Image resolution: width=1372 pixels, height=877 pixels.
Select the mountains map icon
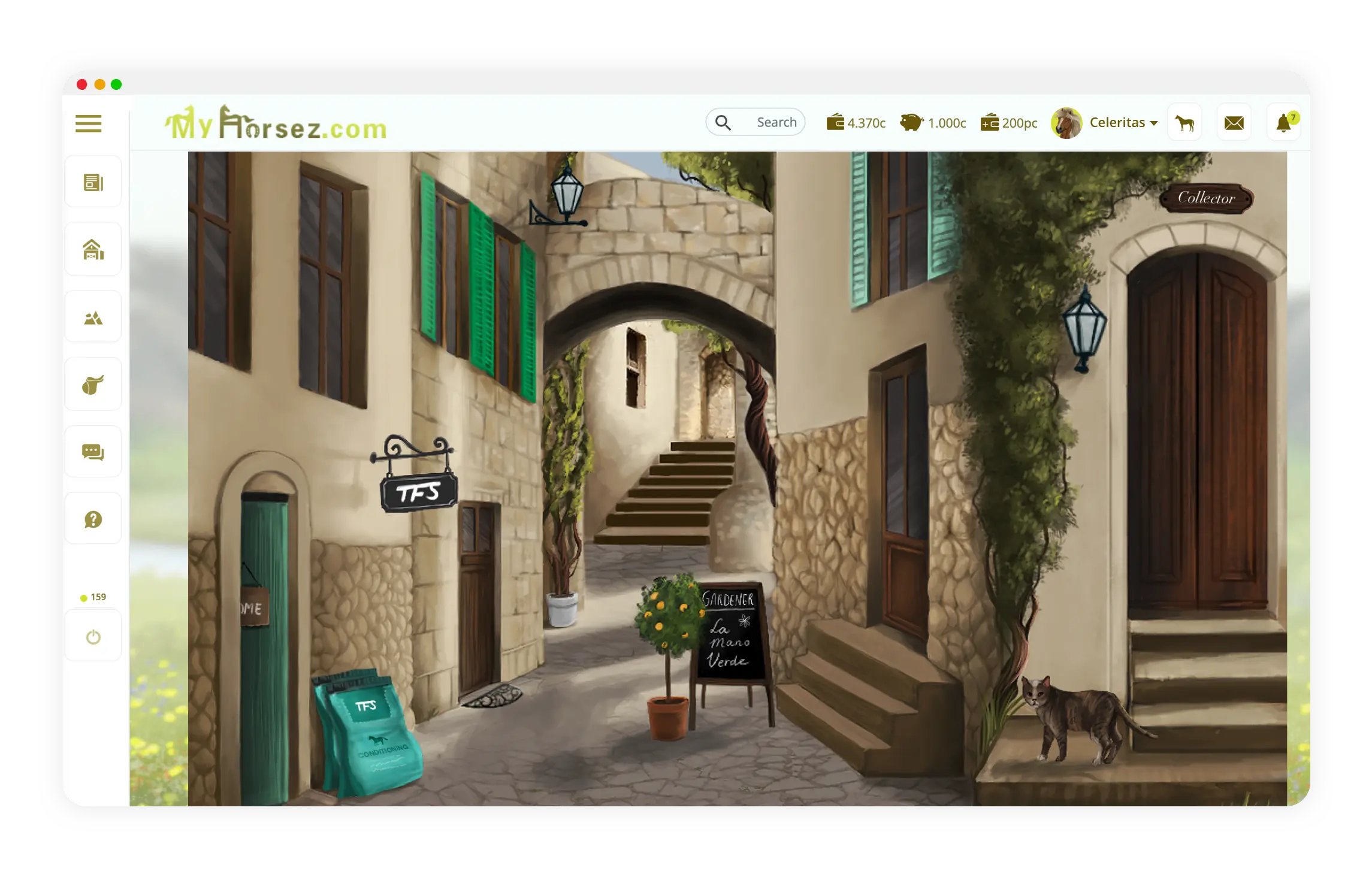(93, 316)
